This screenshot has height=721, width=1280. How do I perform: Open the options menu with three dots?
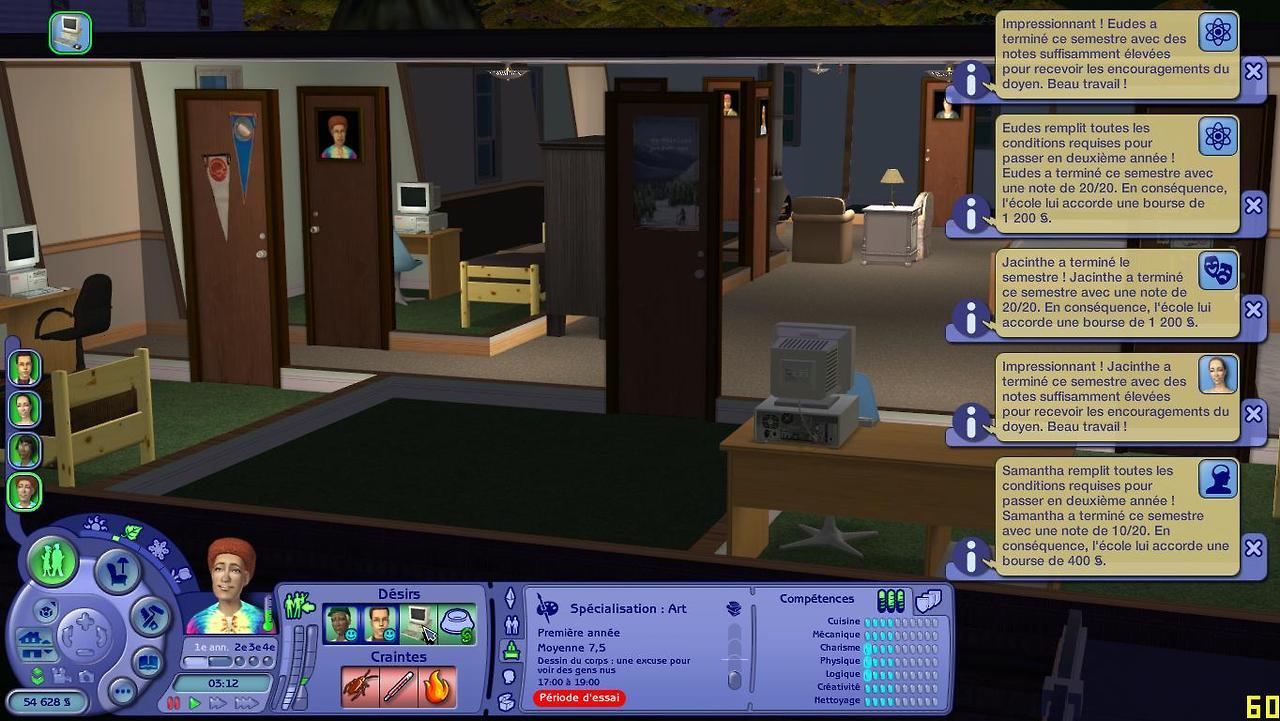122,691
